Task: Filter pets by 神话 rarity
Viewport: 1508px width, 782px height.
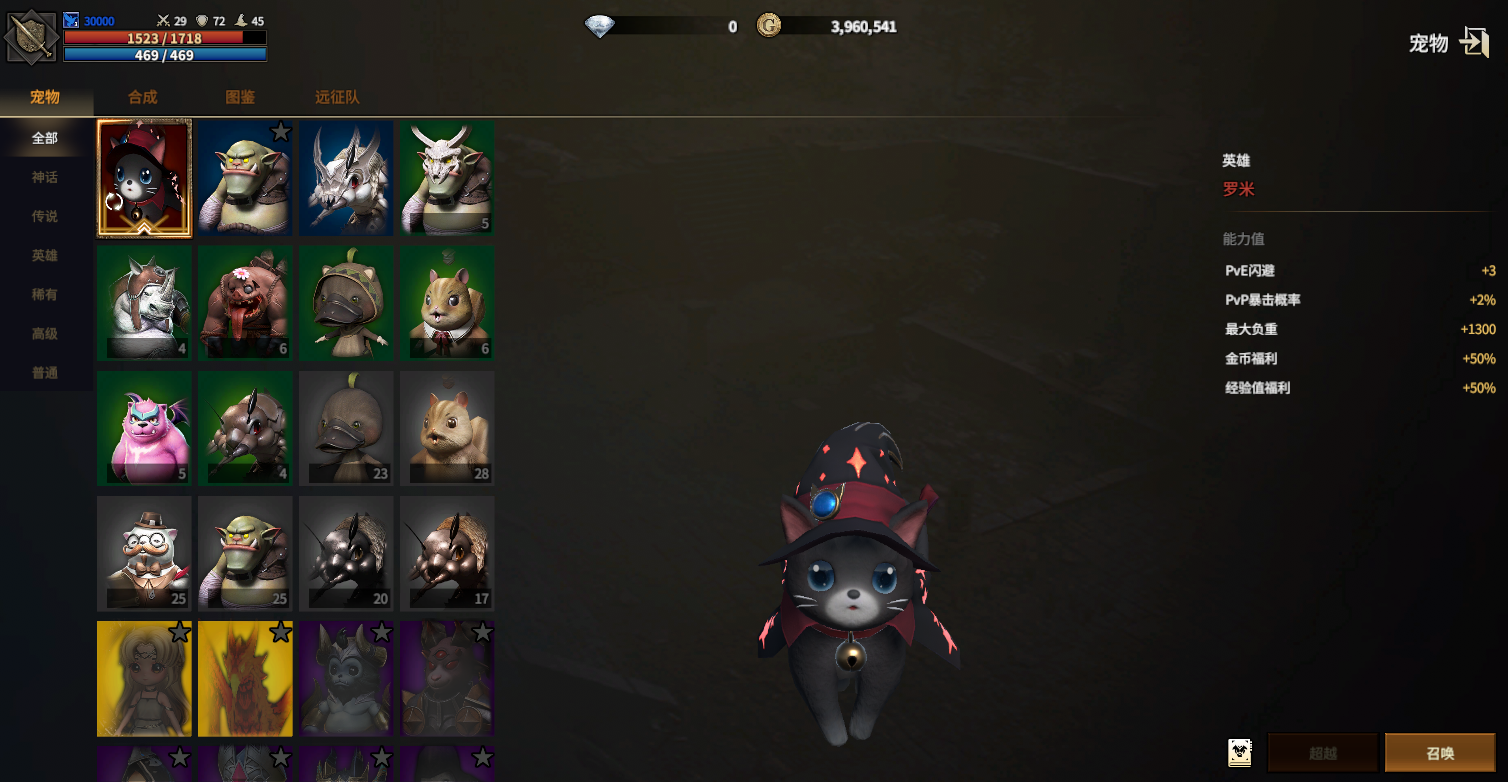Action: click(45, 177)
